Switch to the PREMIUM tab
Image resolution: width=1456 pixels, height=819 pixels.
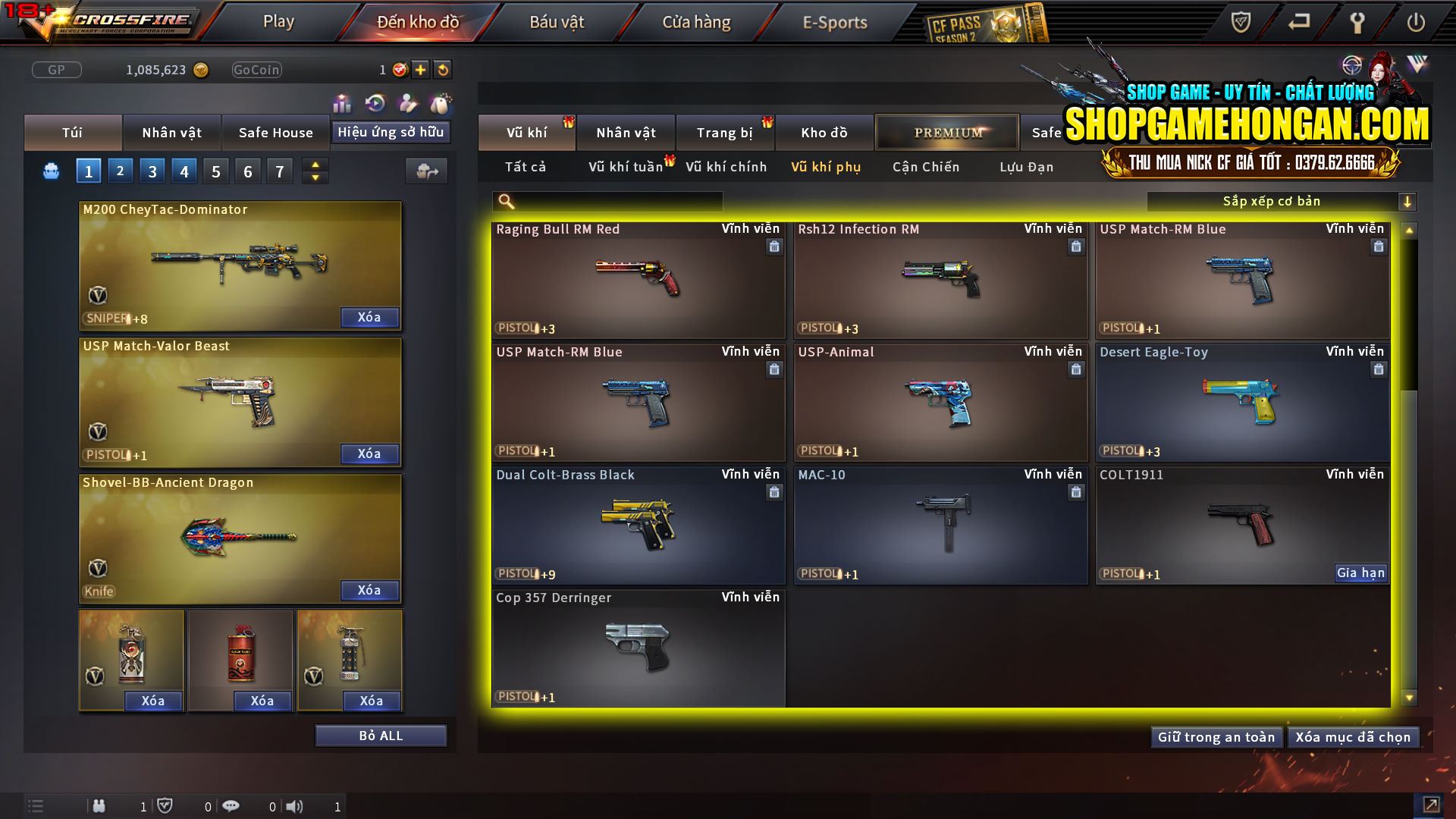[947, 132]
